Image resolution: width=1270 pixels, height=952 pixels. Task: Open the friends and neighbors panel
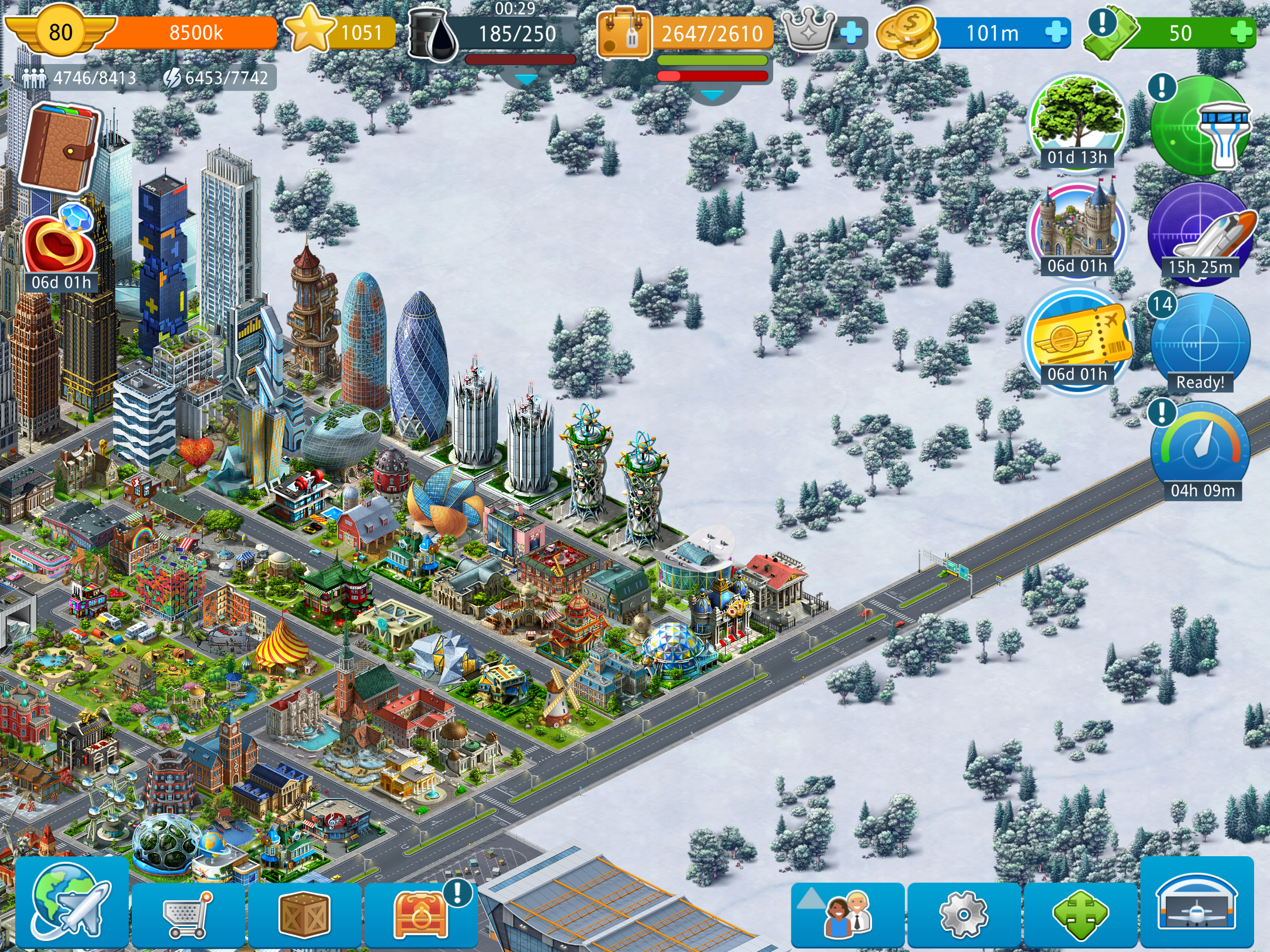coord(847,914)
